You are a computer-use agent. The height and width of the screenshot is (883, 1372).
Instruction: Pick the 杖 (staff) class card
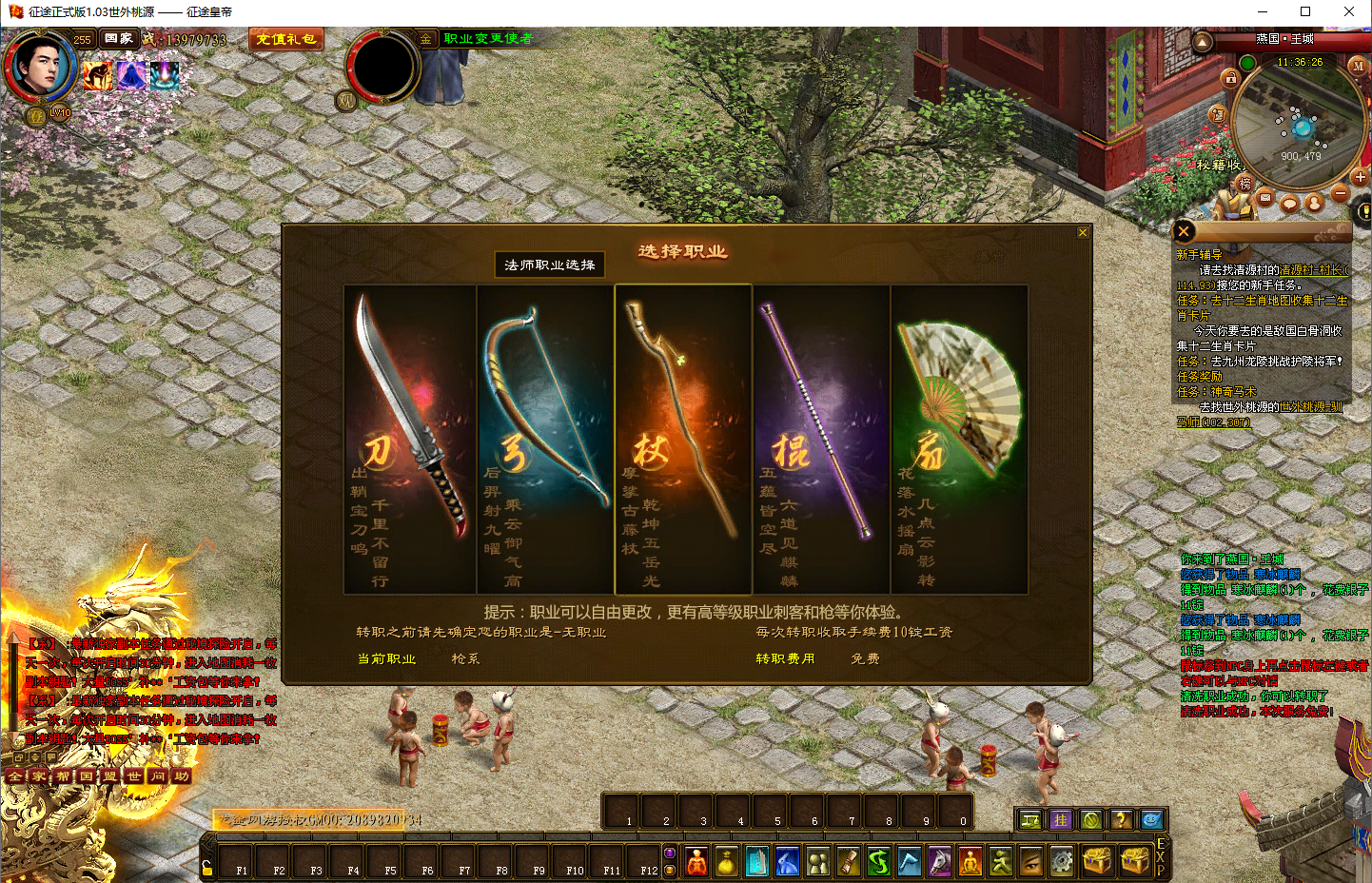[683, 439]
